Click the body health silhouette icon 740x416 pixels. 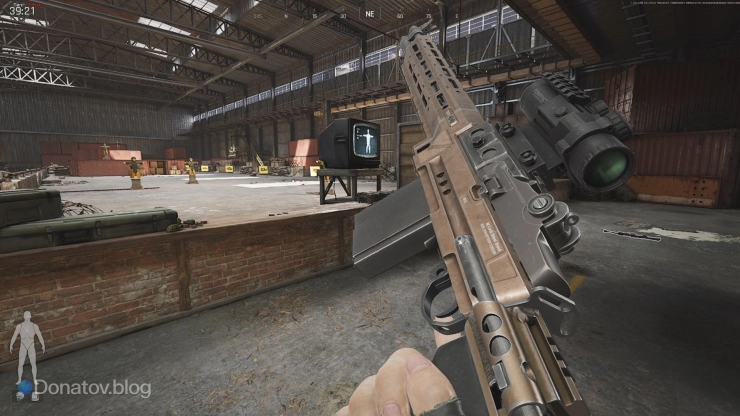(26, 345)
